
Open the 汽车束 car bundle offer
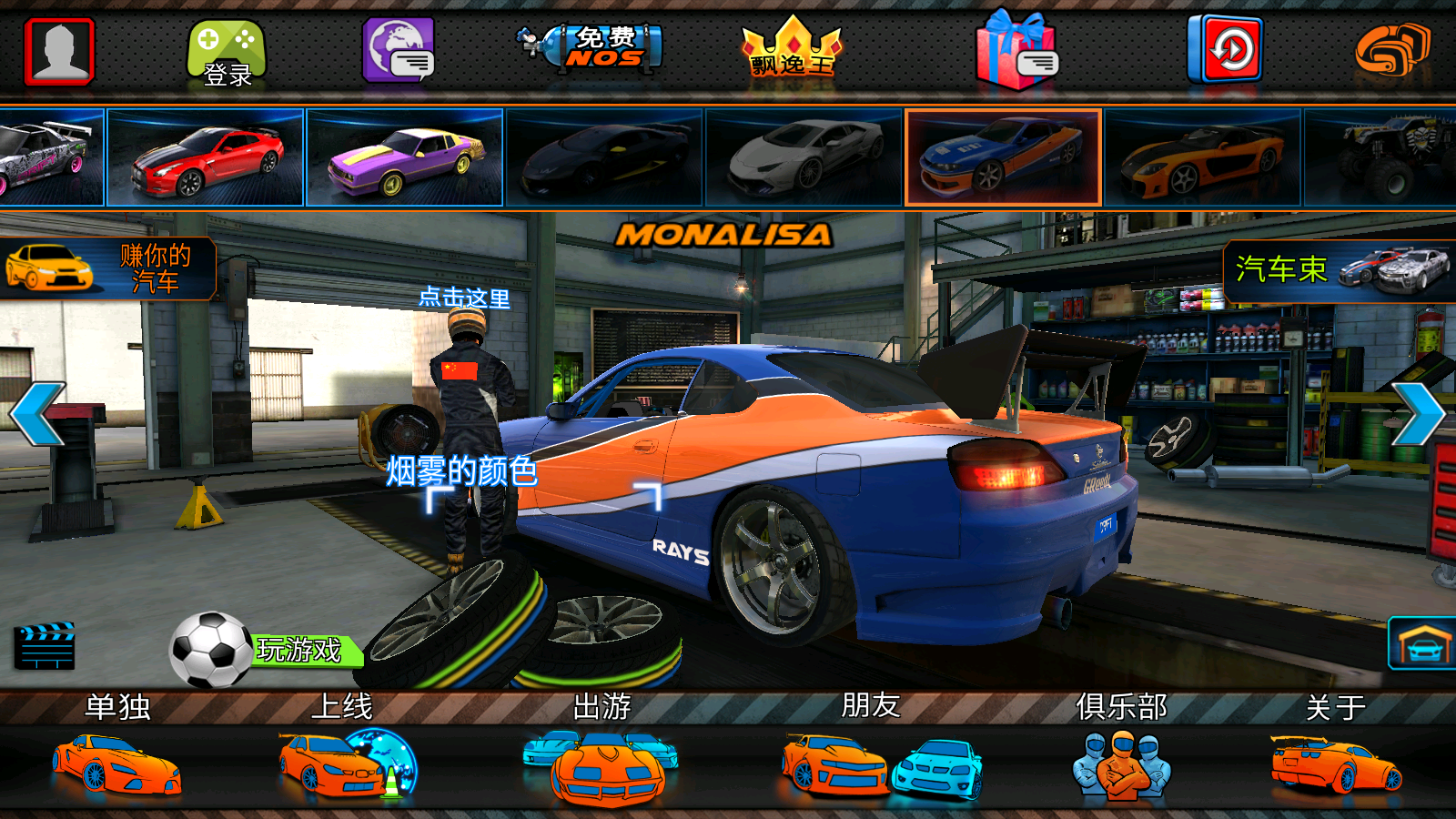tap(1340, 270)
